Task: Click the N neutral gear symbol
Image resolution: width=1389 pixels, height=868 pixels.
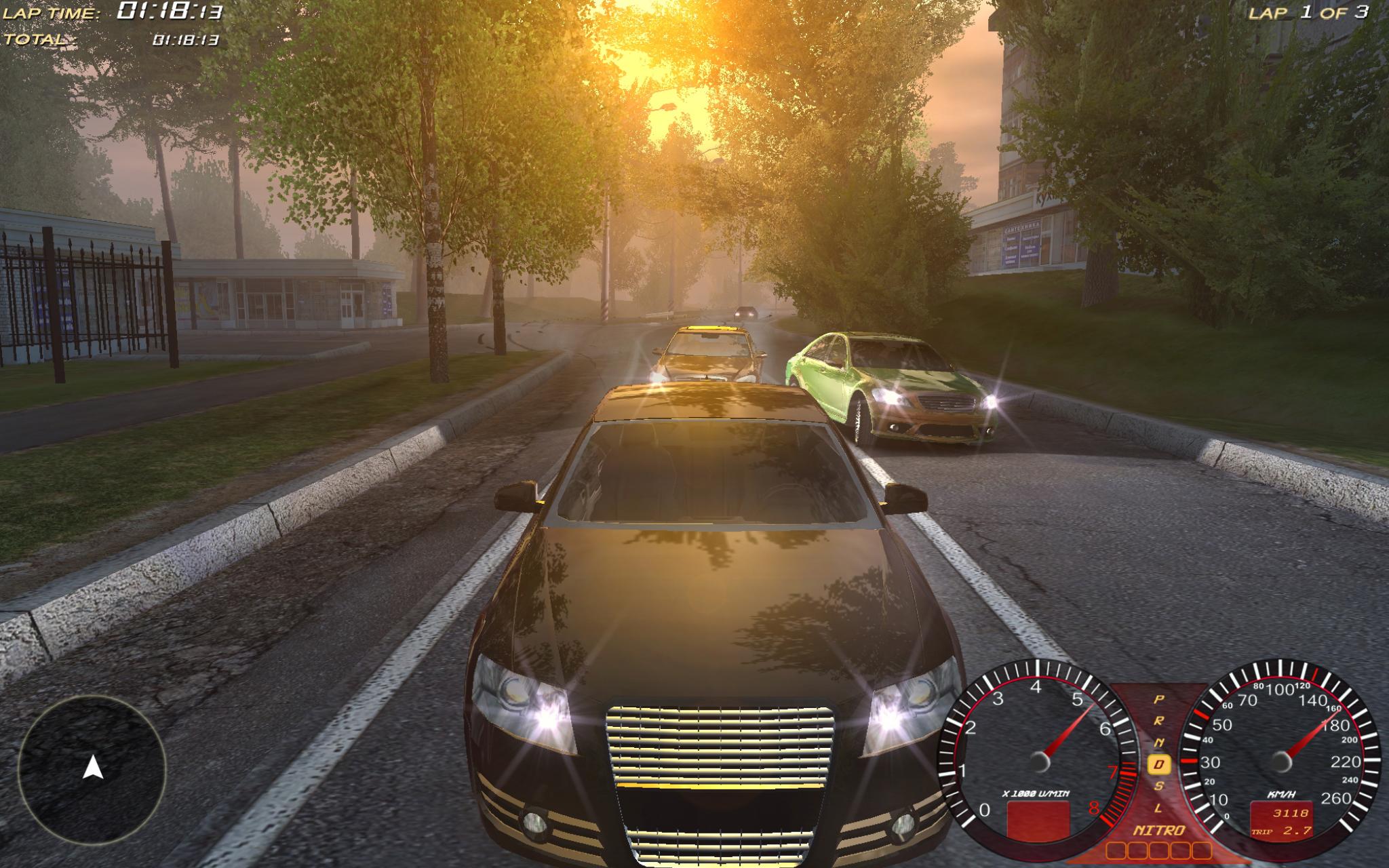Action: [1160, 741]
